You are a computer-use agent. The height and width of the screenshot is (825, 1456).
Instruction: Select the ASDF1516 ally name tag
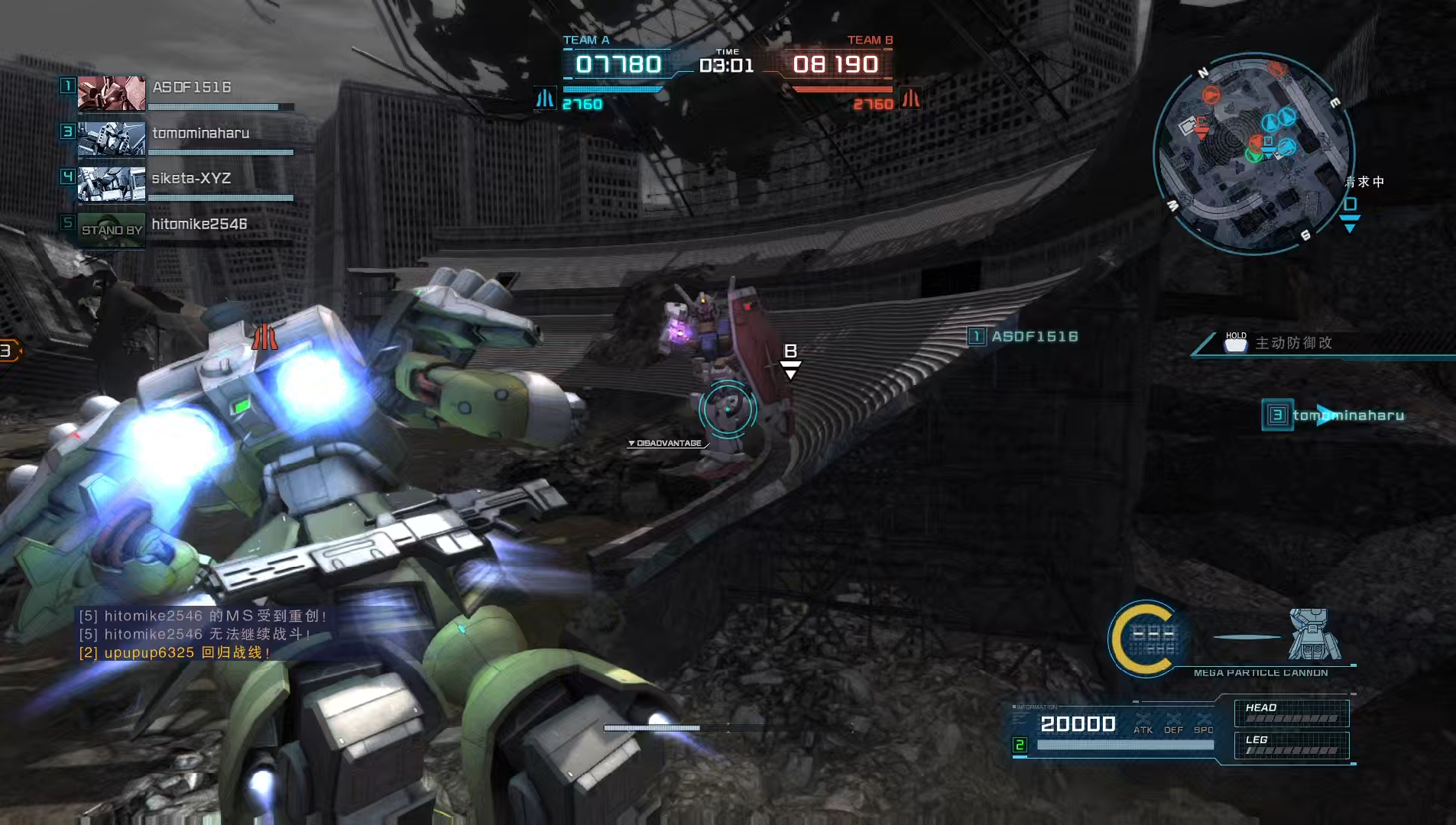1024,337
